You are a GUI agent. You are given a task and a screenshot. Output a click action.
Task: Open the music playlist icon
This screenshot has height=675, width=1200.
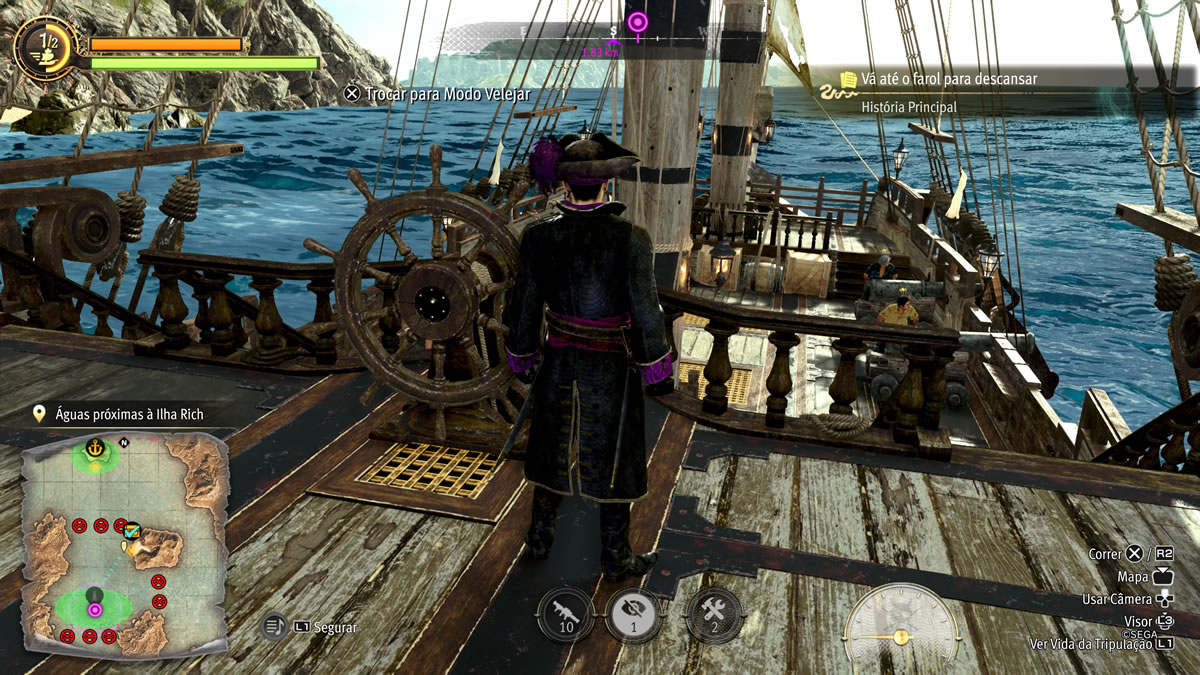[x=275, y=627]
